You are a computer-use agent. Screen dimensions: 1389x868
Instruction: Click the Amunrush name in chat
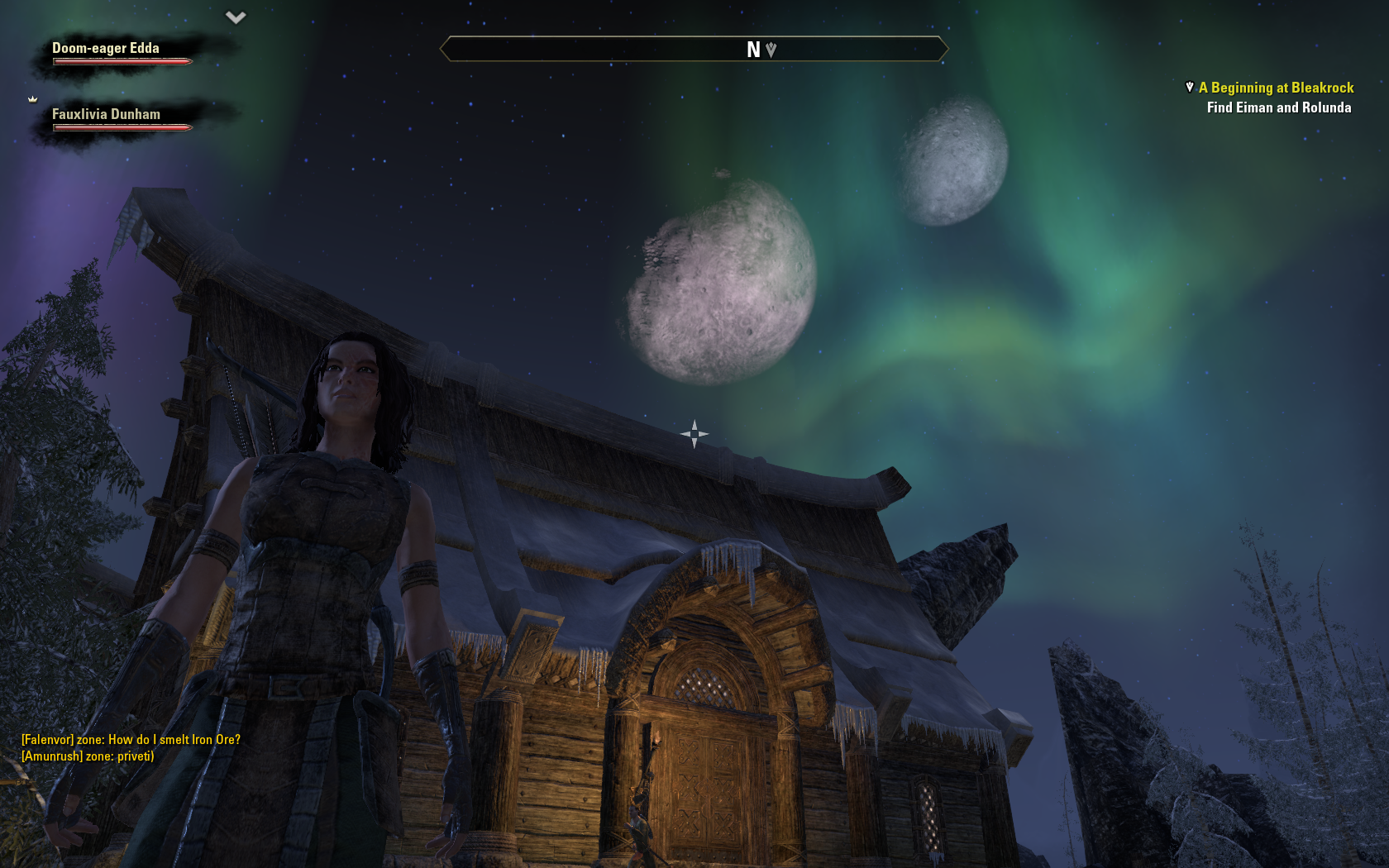click(51, 756)
